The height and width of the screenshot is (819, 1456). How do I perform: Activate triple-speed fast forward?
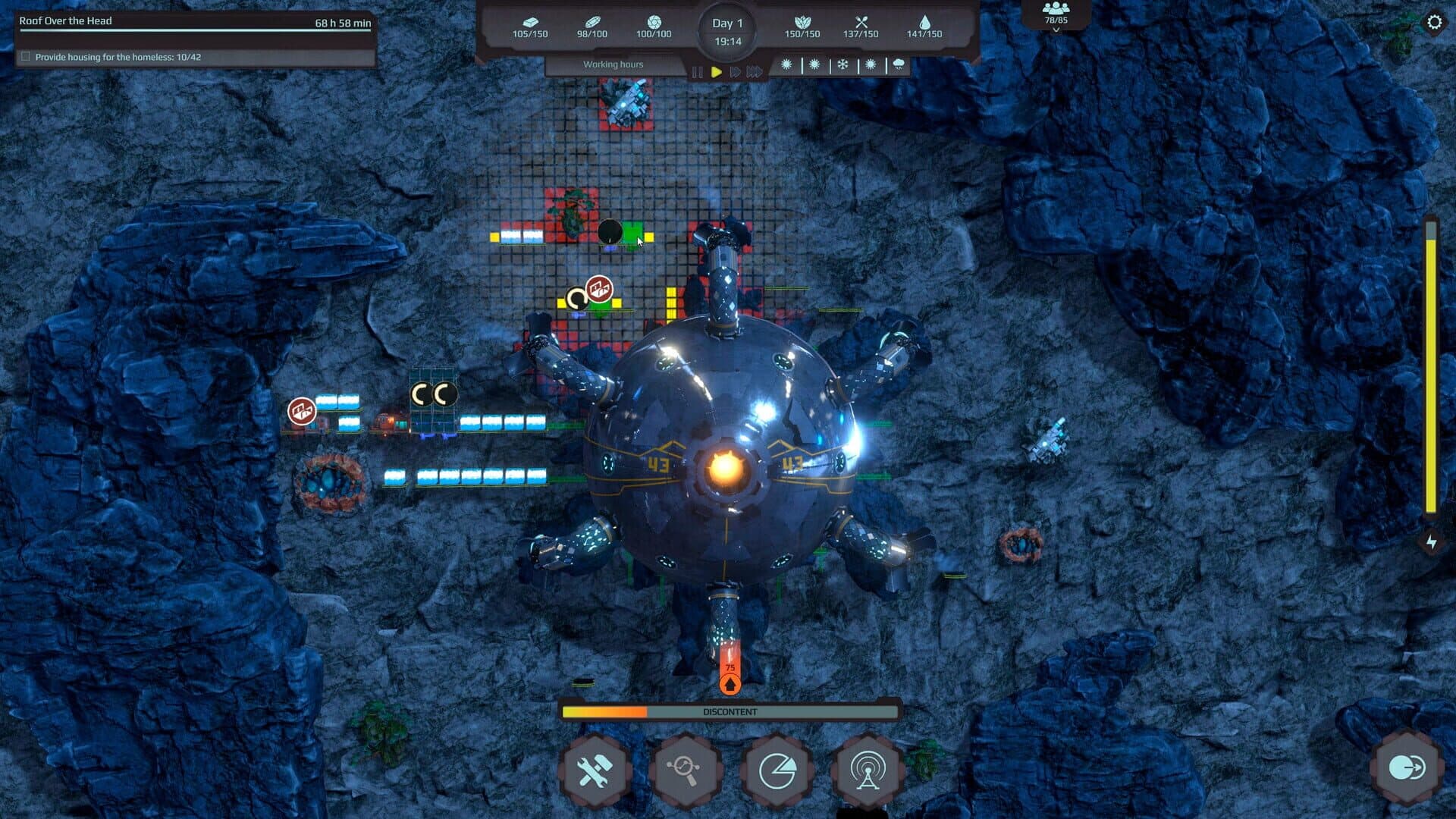[755, 70]
